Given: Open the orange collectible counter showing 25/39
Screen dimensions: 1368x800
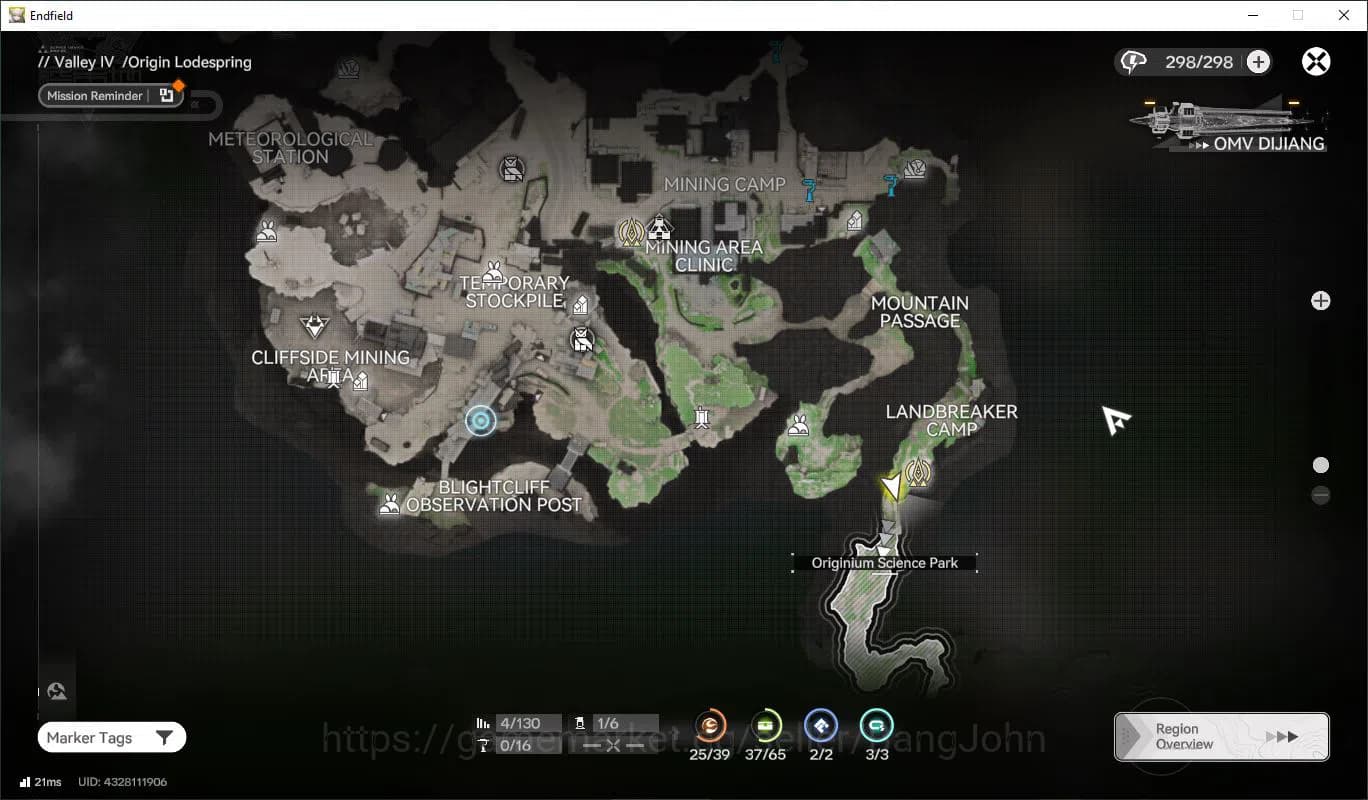Looking at the screenshot, I should (710, 727).
